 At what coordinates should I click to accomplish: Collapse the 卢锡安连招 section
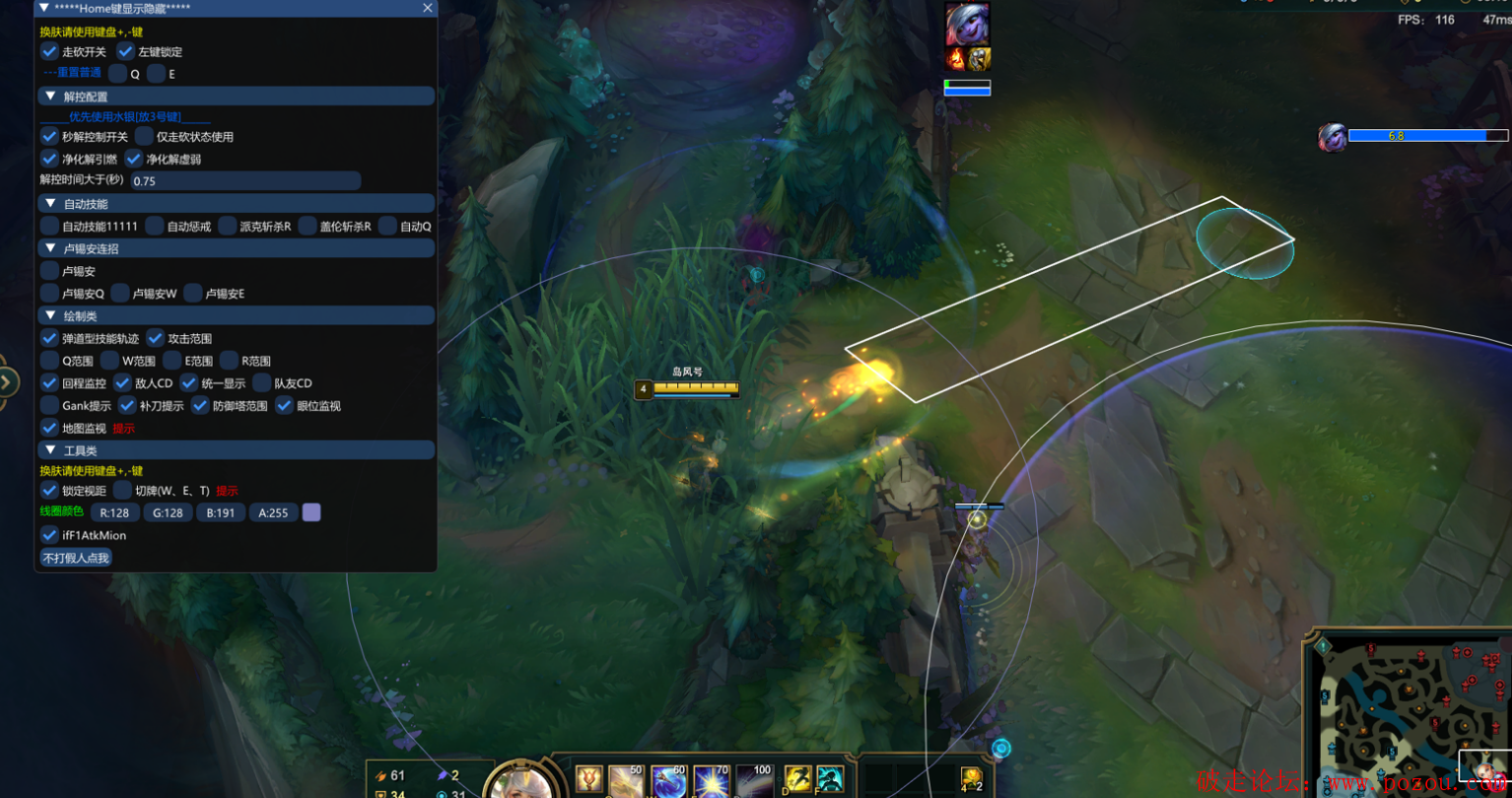50,248
